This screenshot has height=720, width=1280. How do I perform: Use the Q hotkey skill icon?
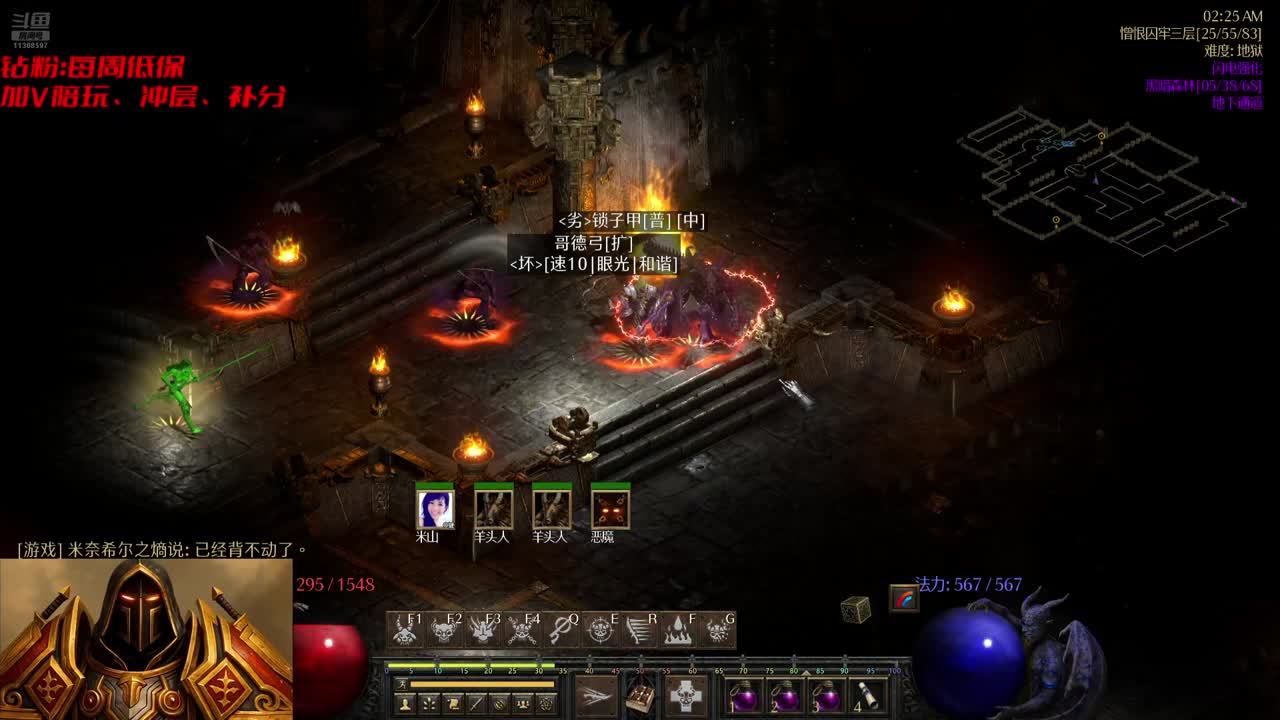(561, 630)
